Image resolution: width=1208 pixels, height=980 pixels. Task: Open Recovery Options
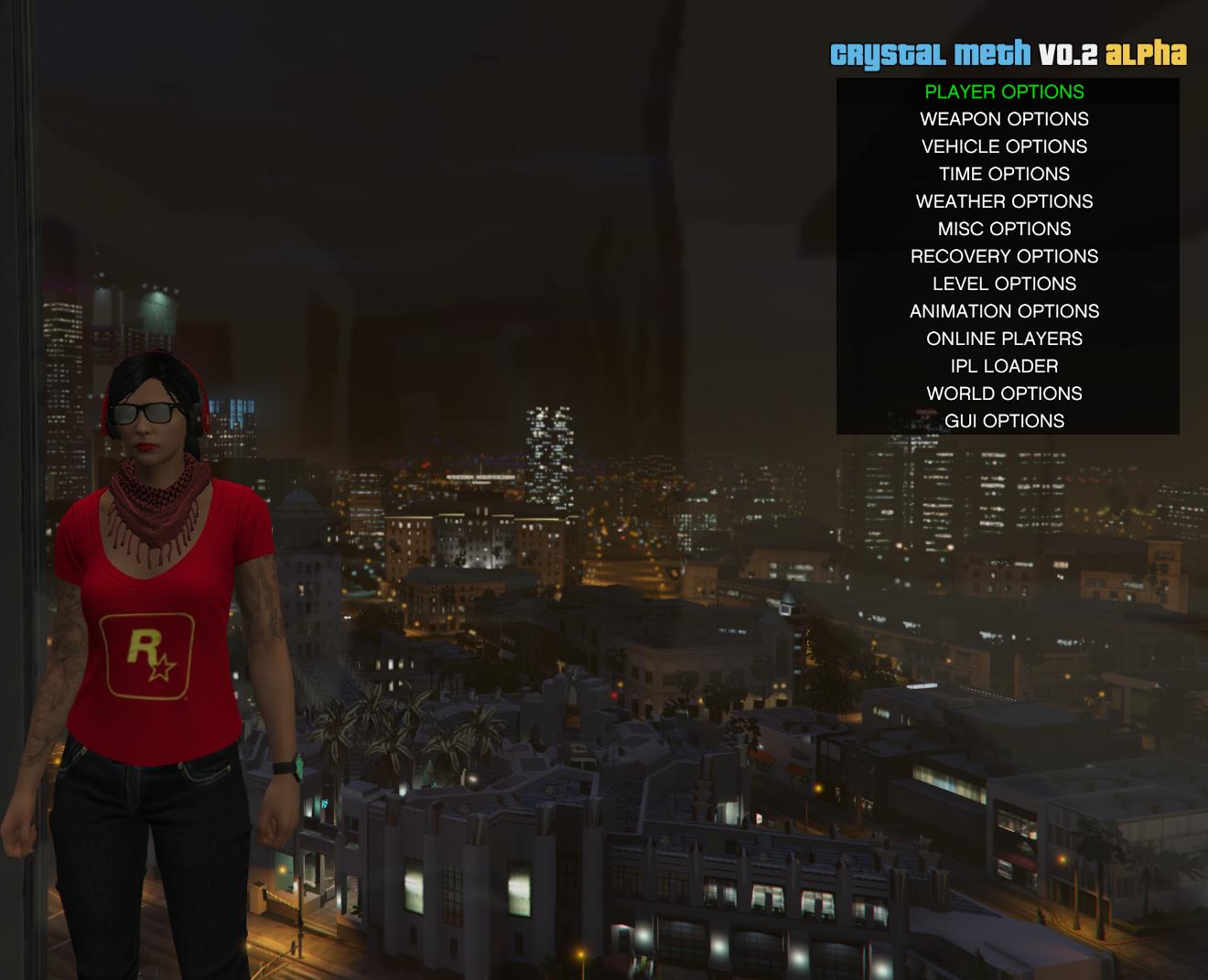click(x=1004, y=256)
